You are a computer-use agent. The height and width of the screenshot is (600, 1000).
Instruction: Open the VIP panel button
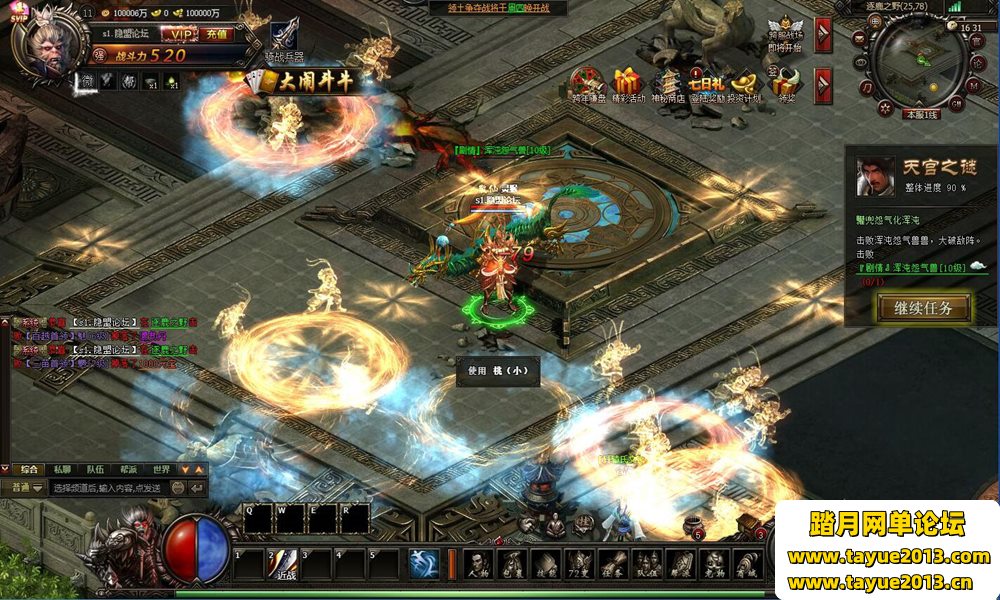point(176,34)
